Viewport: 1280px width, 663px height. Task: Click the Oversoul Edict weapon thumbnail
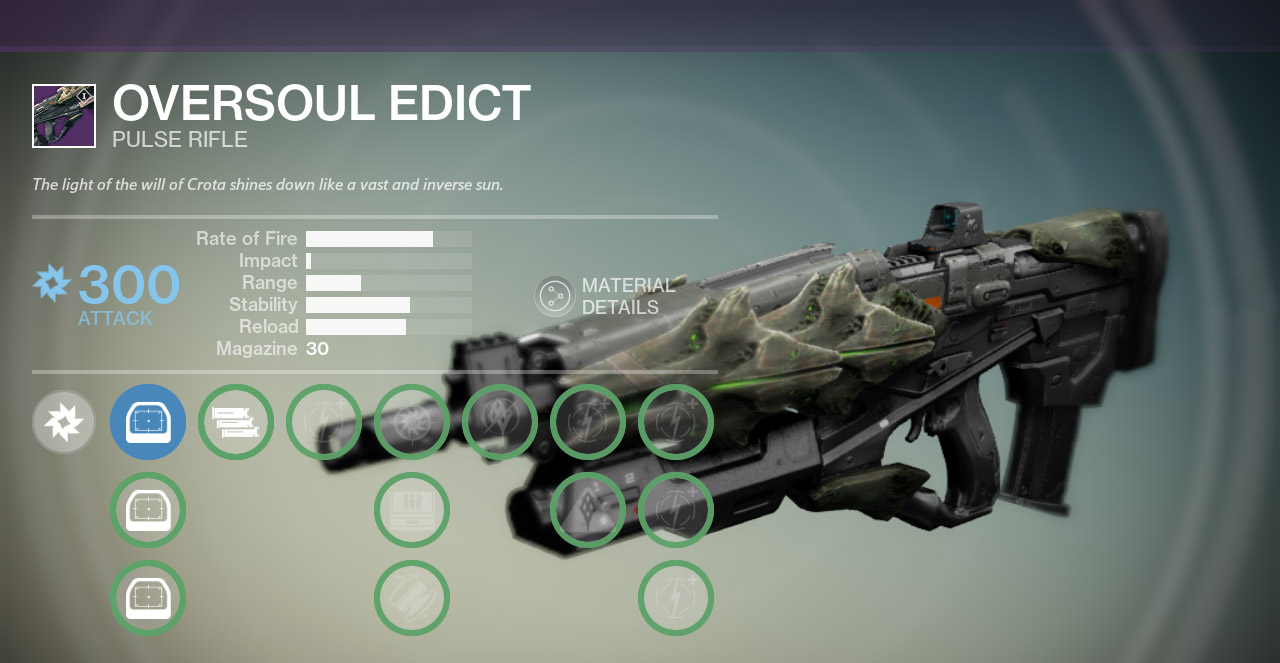64,116
